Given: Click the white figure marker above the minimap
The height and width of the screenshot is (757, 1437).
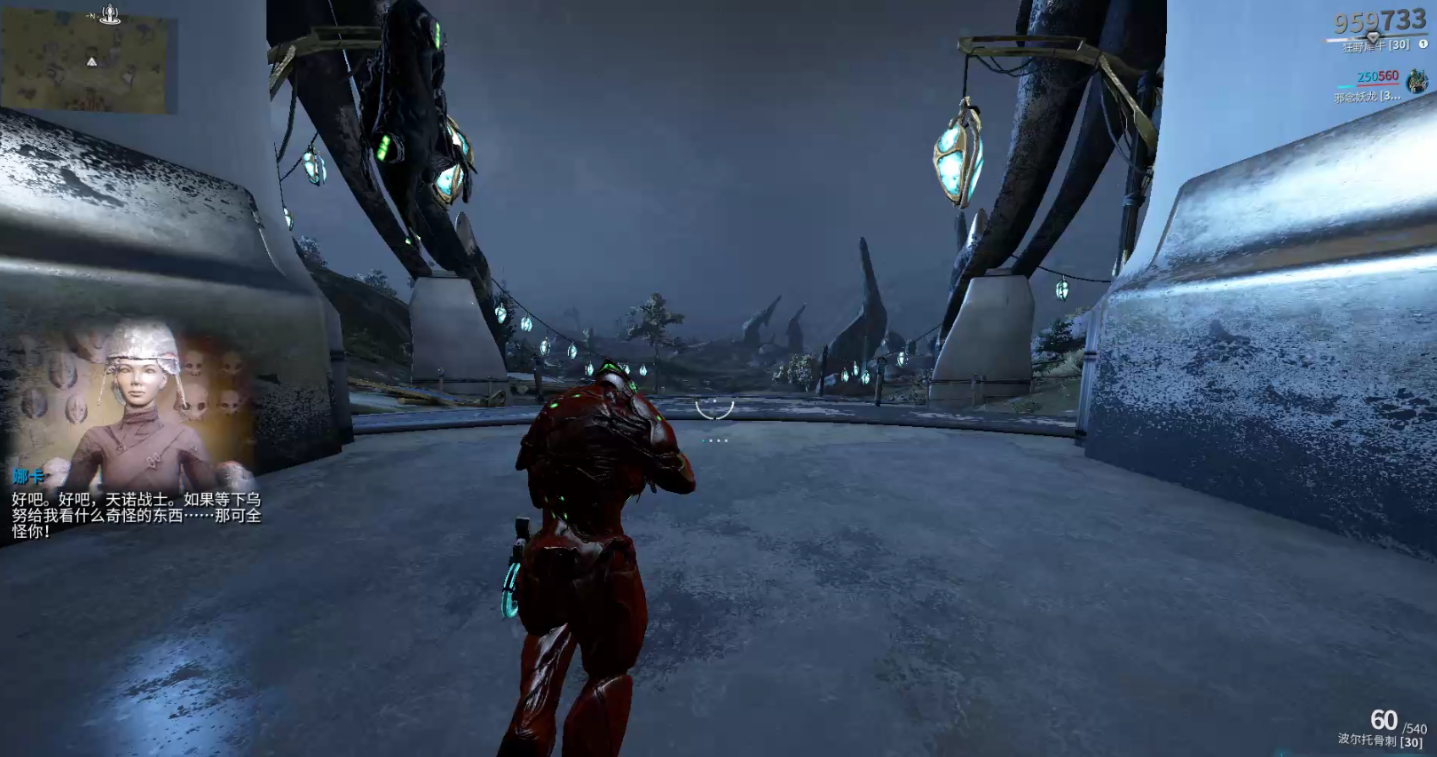Looking at the screenshot, I should click(110, 13).
